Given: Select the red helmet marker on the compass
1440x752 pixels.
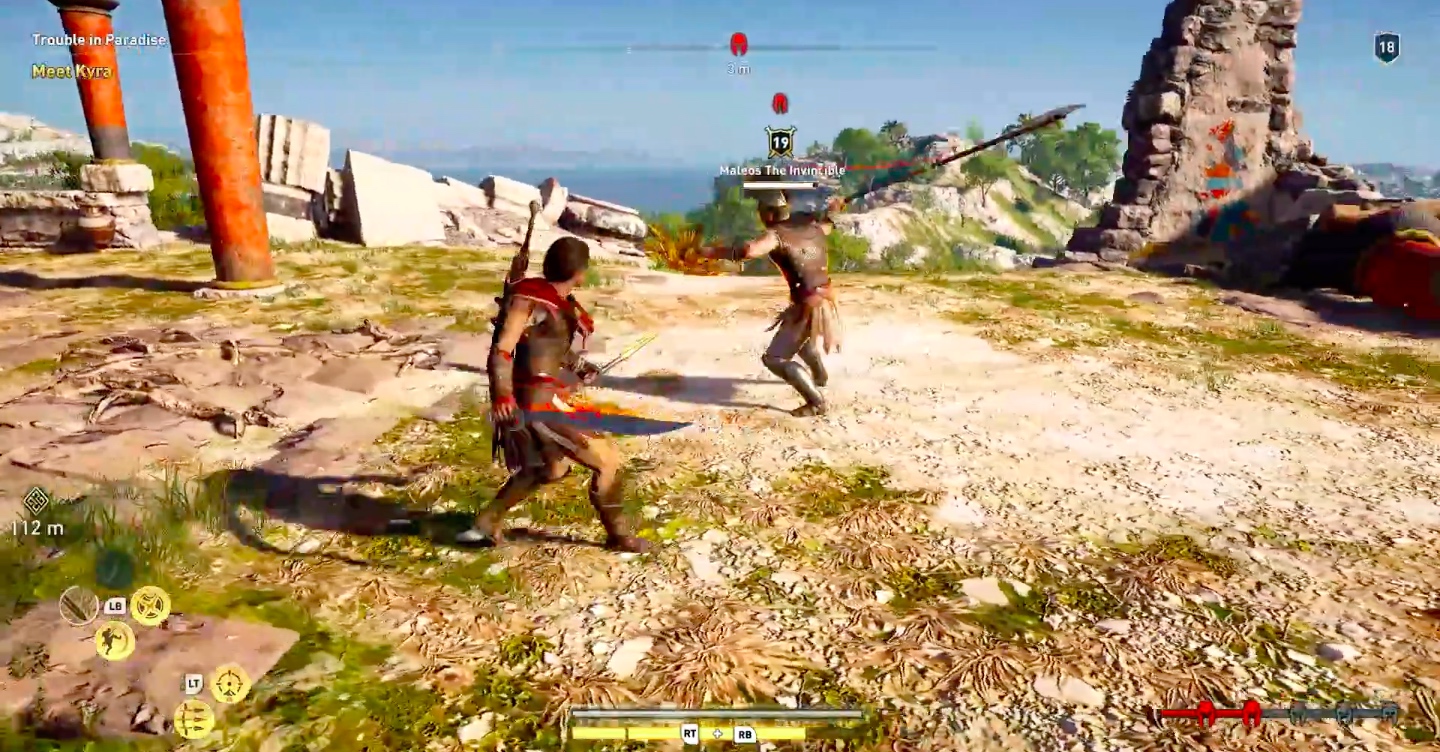Looking at the screenshot, I should tap(739, 45).
